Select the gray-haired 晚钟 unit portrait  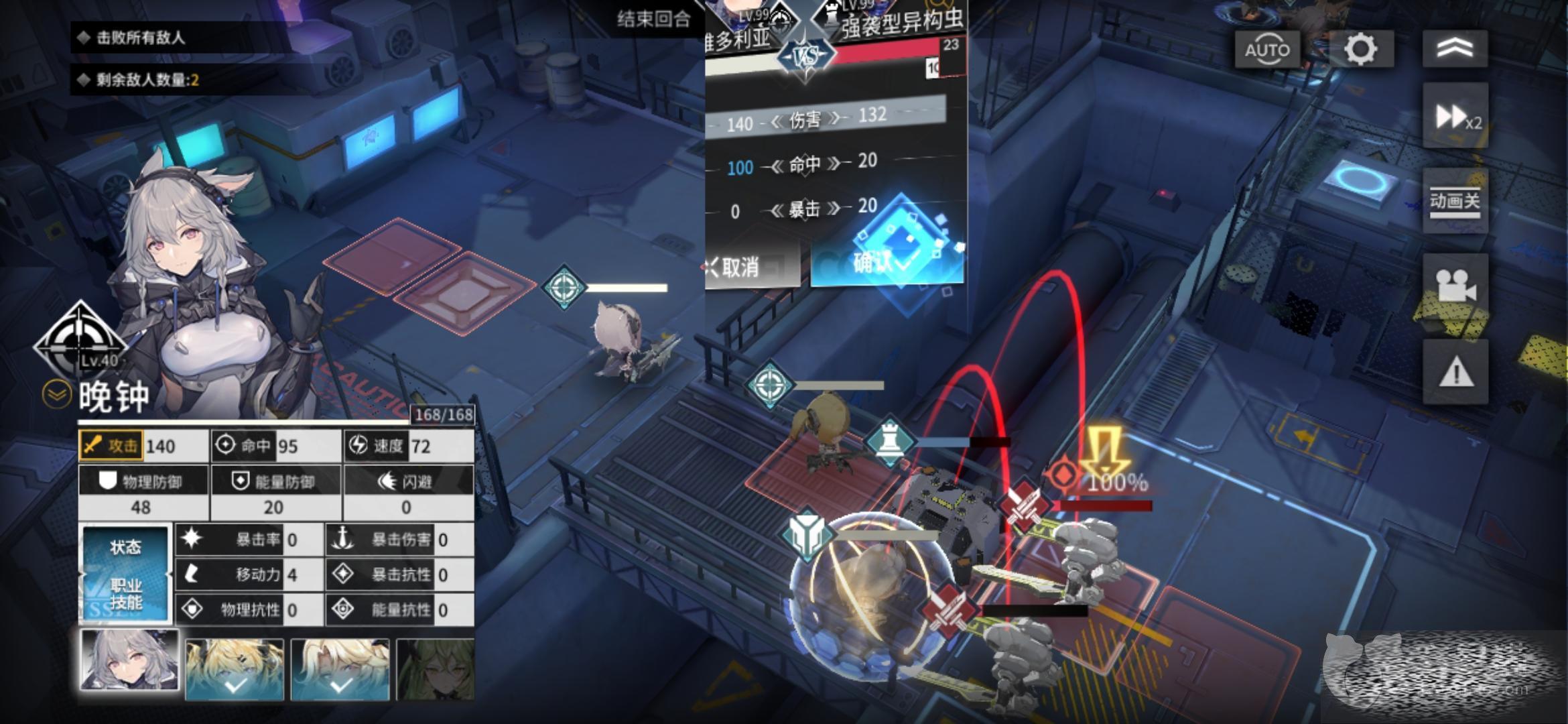(129, 660)
